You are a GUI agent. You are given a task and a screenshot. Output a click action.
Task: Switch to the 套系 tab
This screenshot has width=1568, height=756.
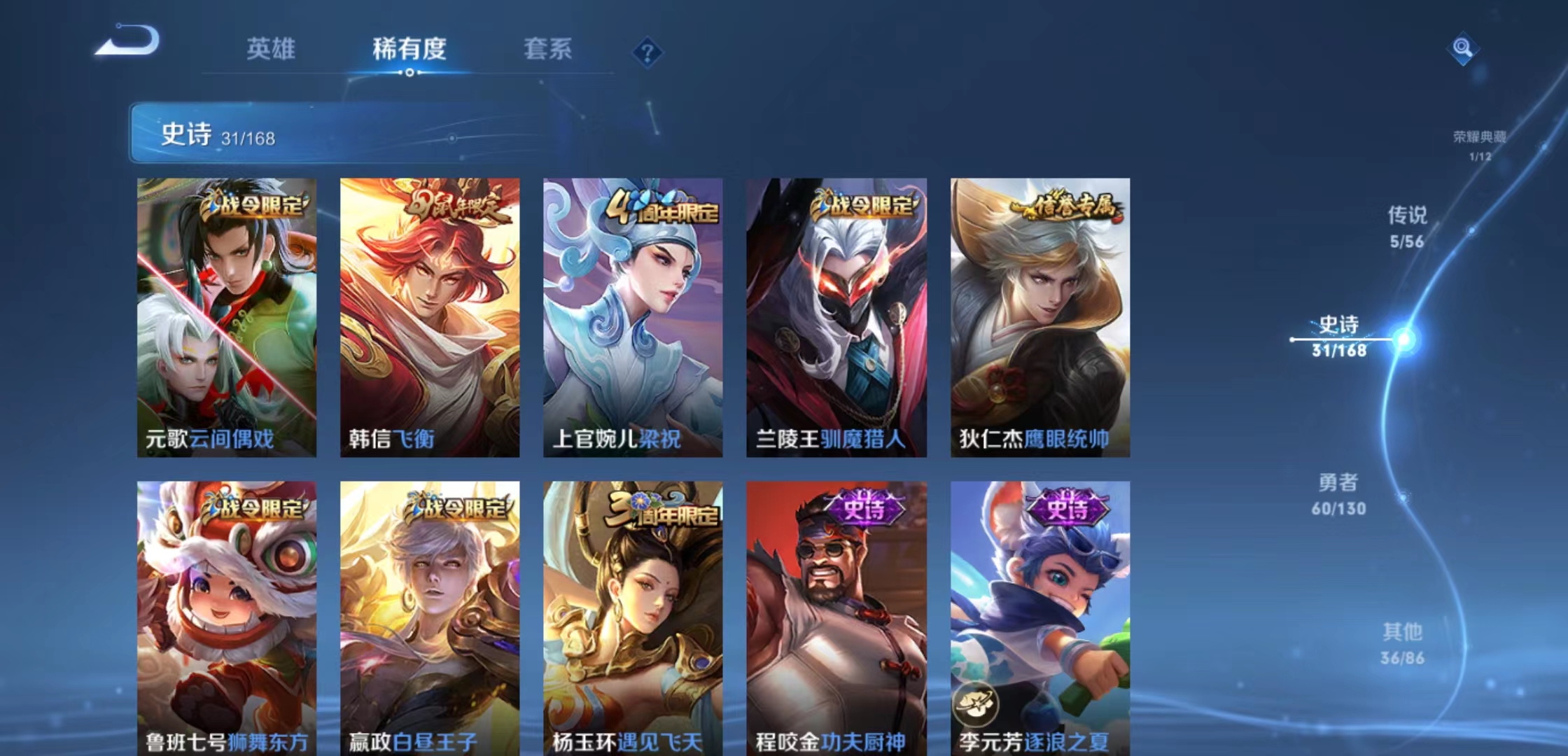point(547,49)
